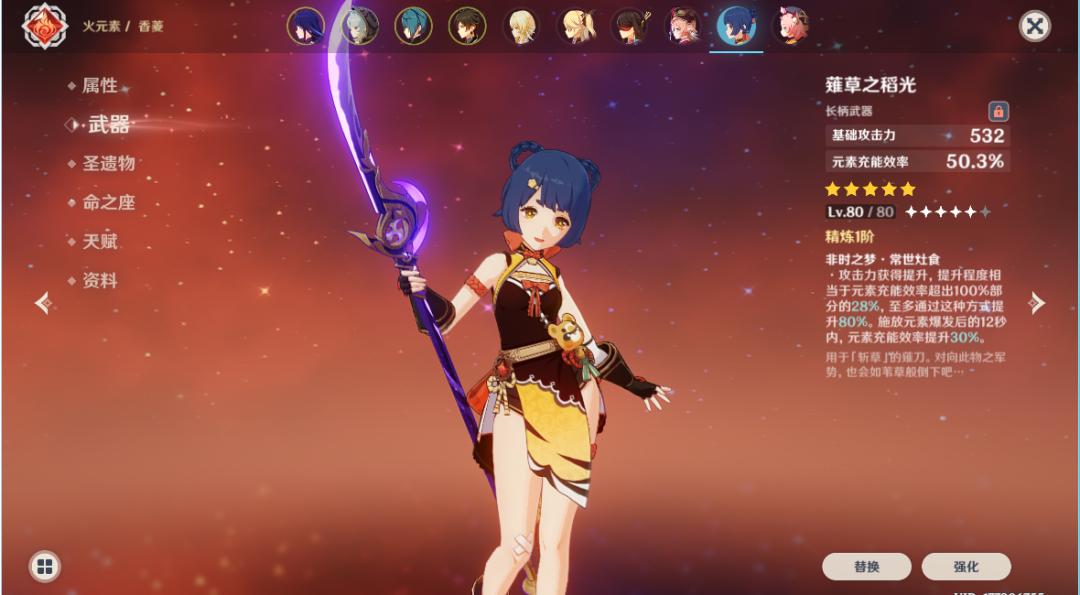The width and height of the screenshot is (1080, 595).
Task: Open the 天赋 (Talents) menu entry
Action: pyautogui.click(x=99, y=241)
